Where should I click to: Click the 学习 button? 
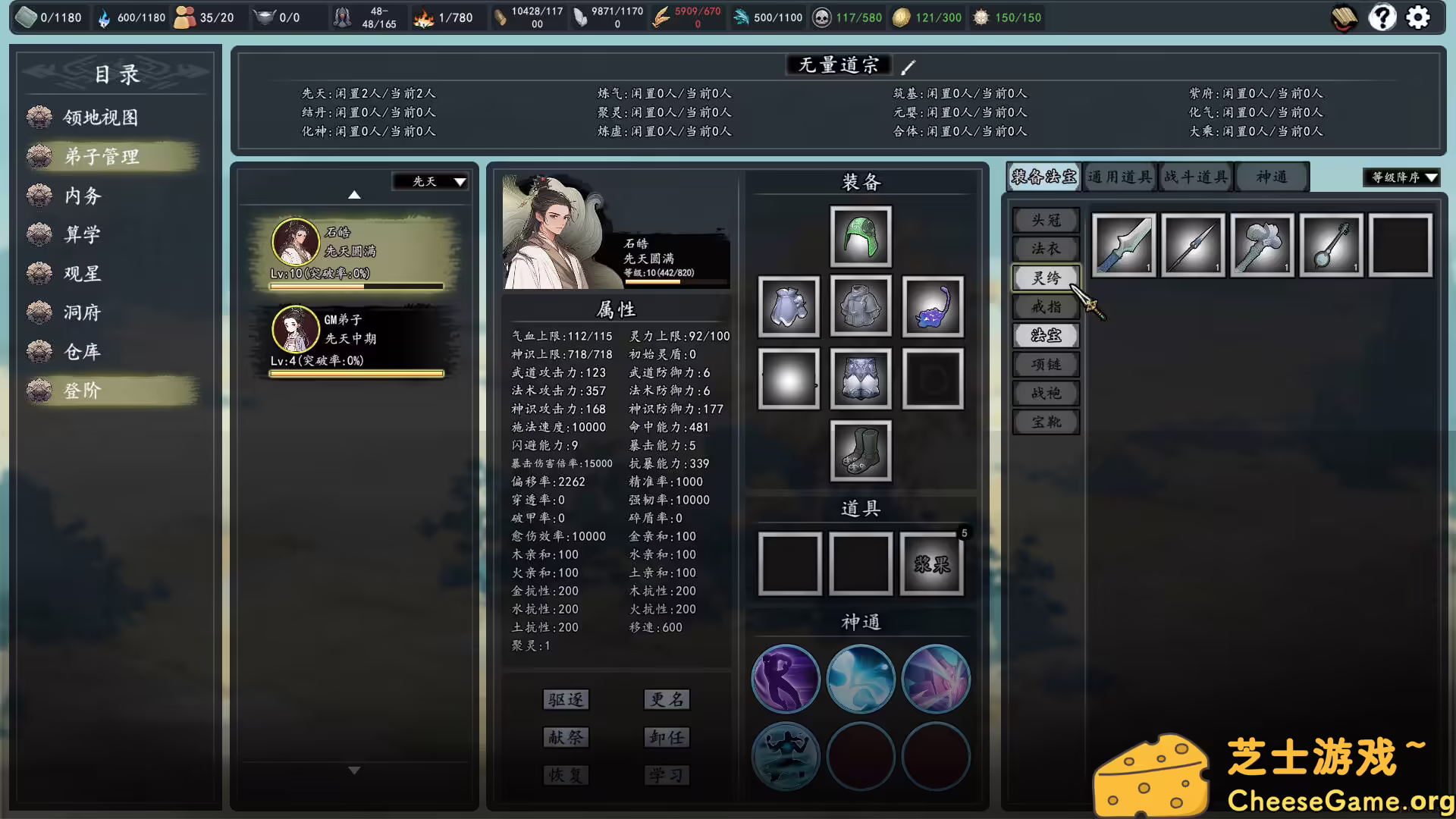pyautogui.click(x=666, y=775)
